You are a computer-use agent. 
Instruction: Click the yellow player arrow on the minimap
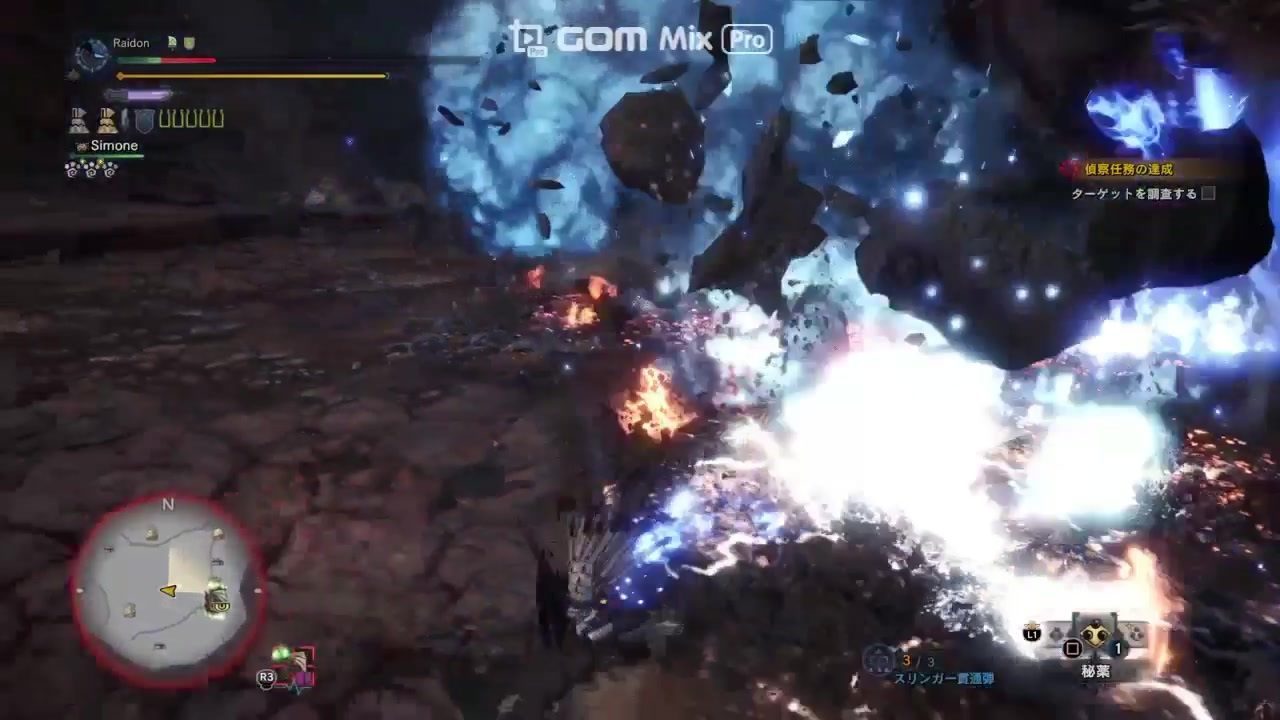[x=168, y=589]
